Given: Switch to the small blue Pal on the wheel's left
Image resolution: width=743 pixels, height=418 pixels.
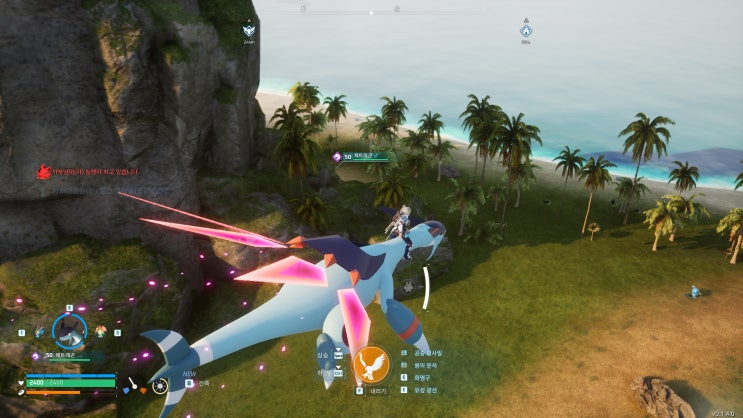Looking at the screenshot, I should tap(38, 331).
